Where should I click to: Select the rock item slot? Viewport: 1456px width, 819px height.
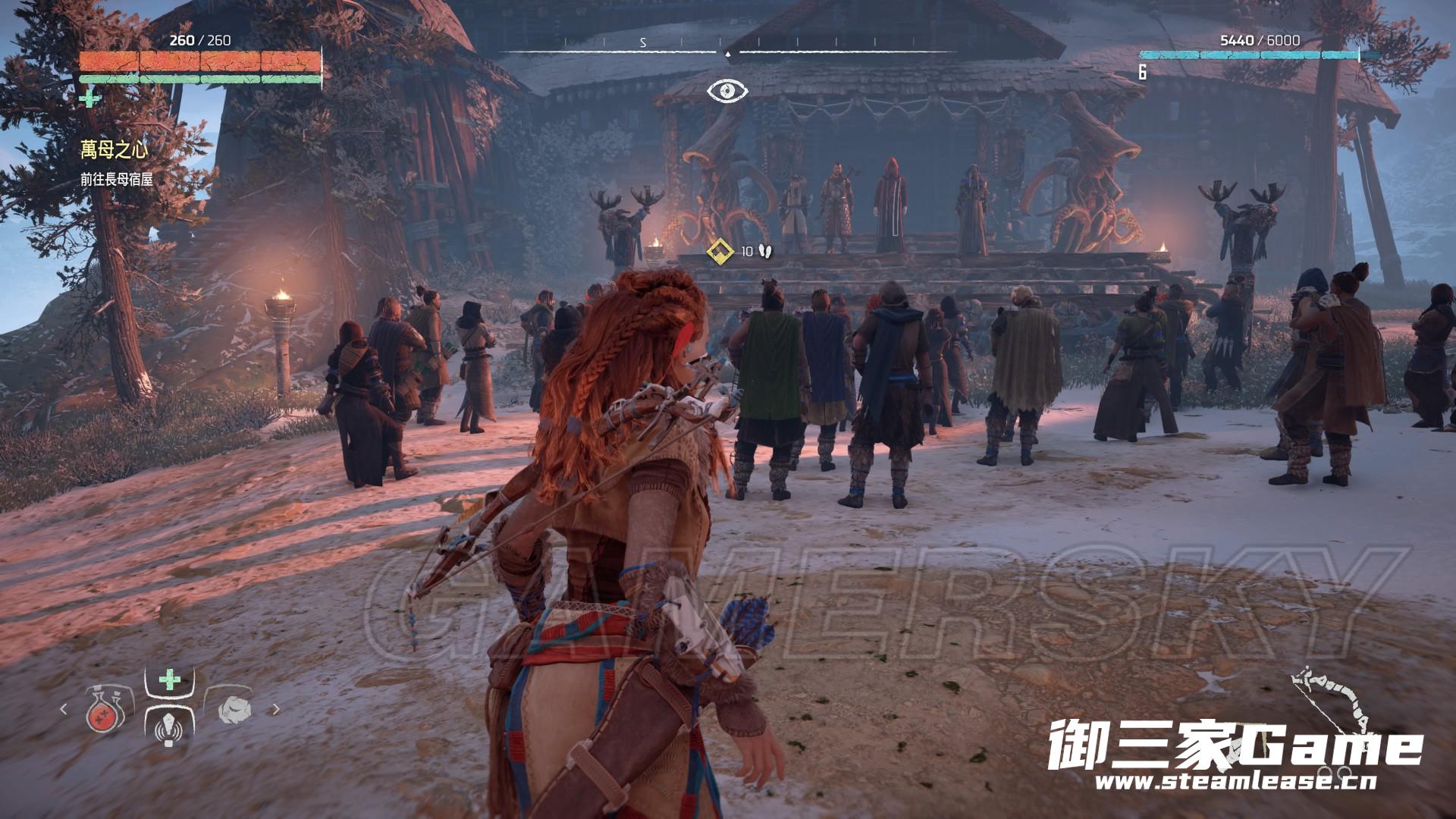click(x=231, y=710)
